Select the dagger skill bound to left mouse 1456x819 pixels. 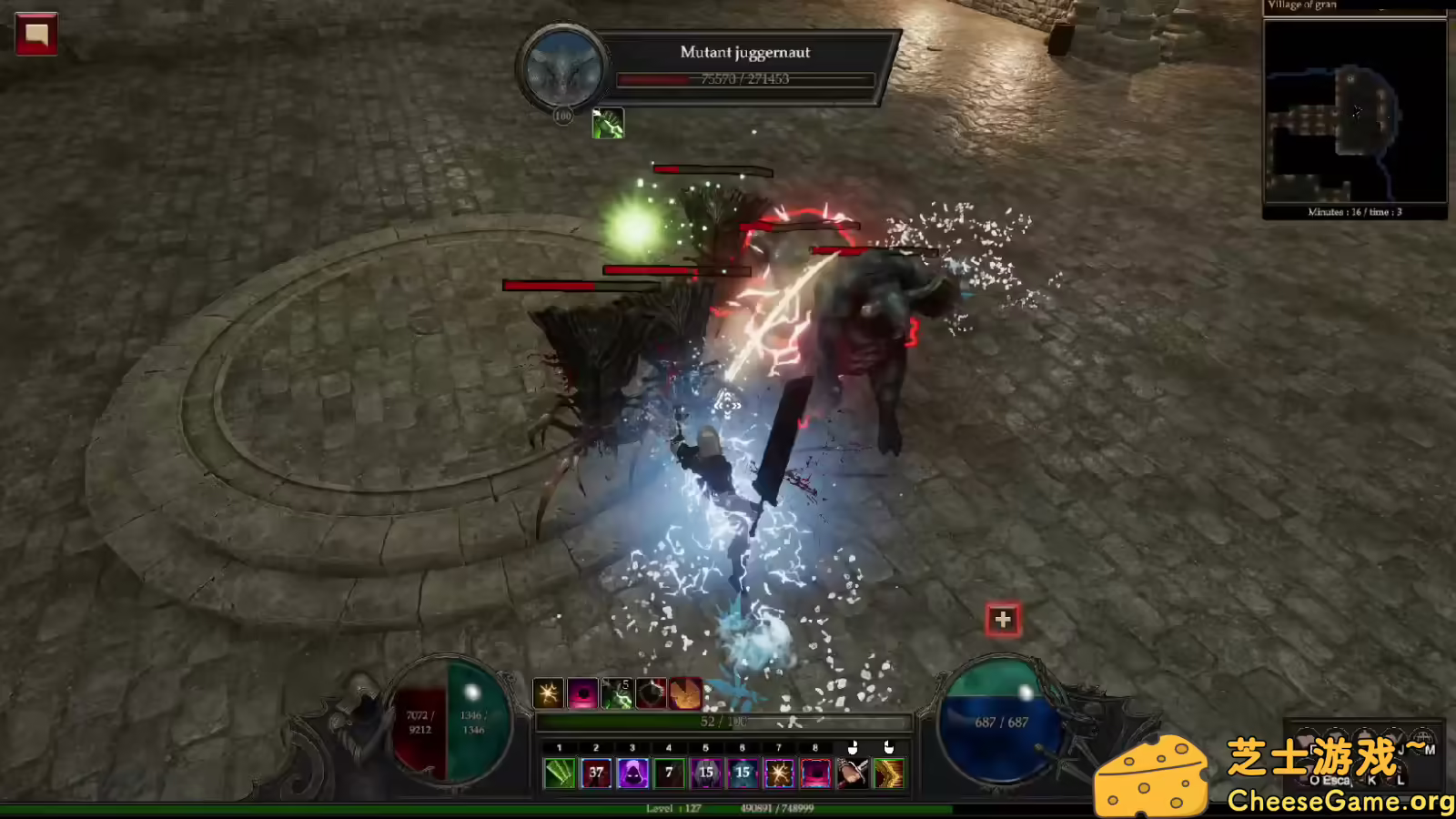coord(851,773)
